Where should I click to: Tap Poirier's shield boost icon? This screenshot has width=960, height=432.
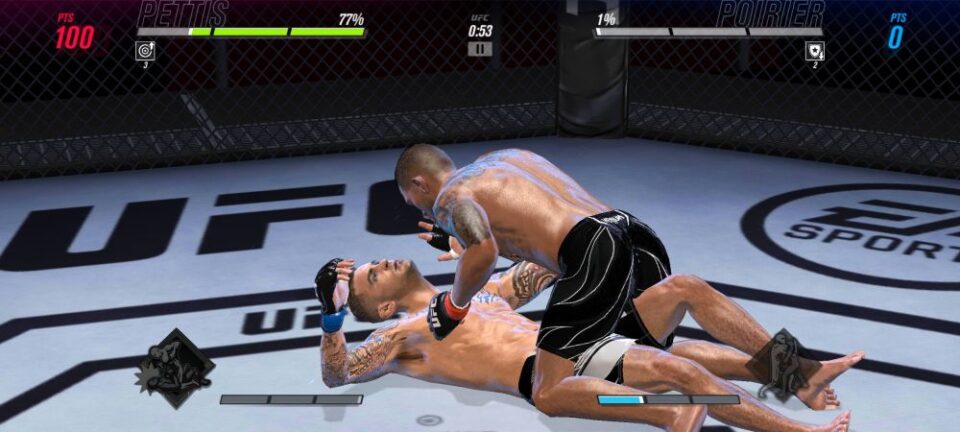(815, 50)
